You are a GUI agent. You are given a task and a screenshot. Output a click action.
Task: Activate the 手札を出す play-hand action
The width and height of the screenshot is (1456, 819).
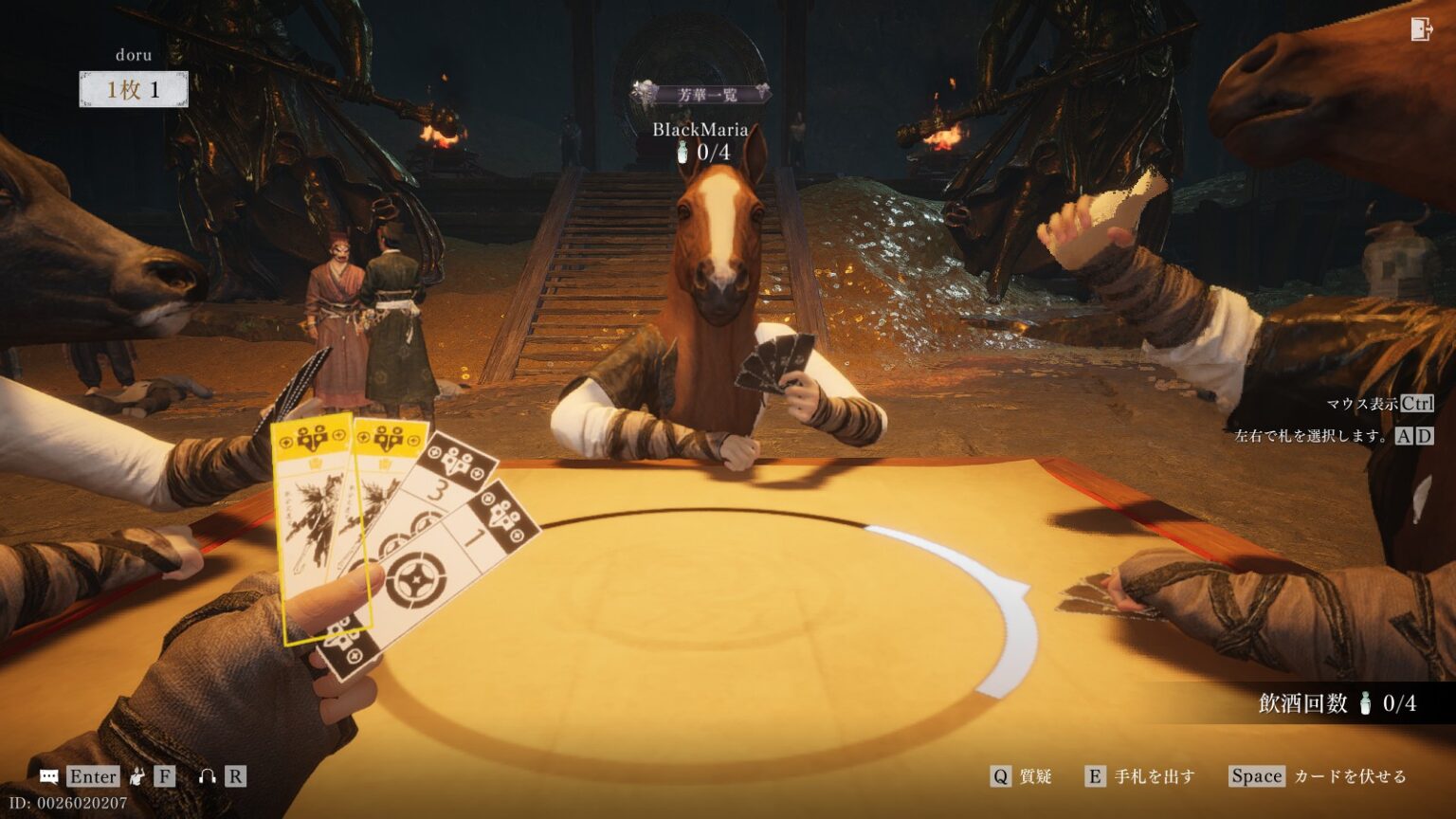1140,776
